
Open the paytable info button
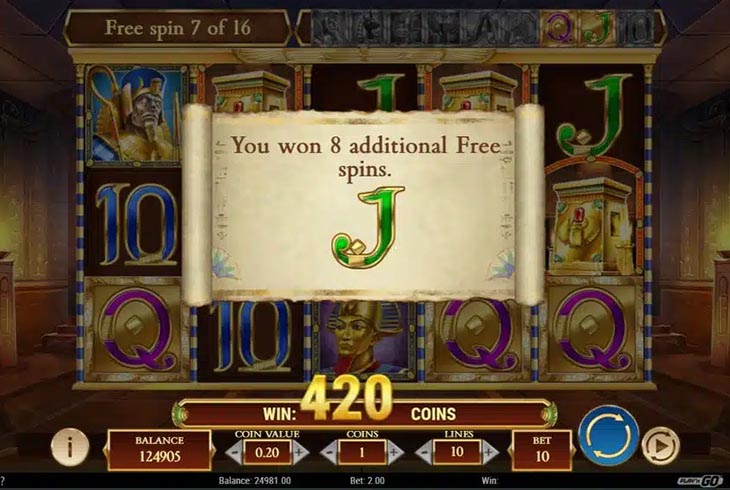tap(69, 446)
